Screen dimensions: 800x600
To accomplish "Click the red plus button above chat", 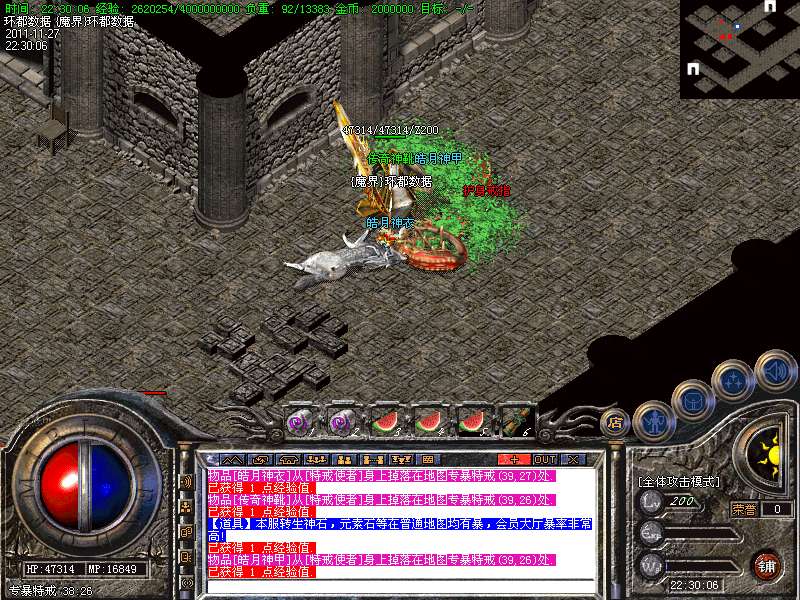I will pos(515,459).
